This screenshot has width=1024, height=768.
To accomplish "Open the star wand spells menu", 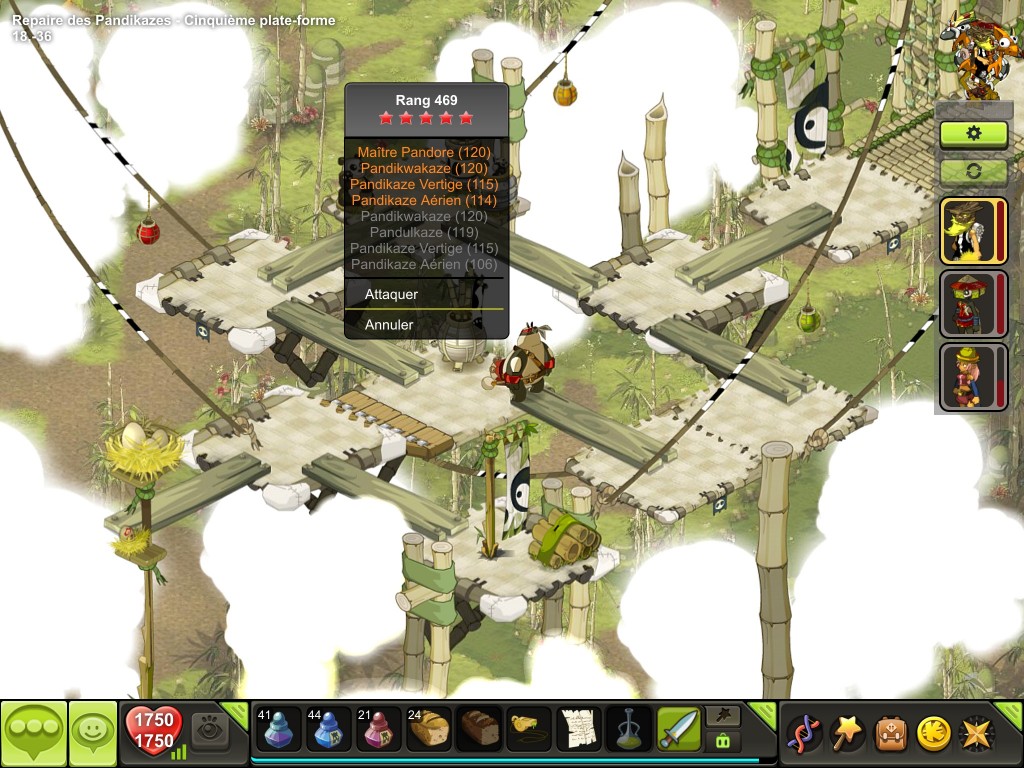I will tap(848, 734).
